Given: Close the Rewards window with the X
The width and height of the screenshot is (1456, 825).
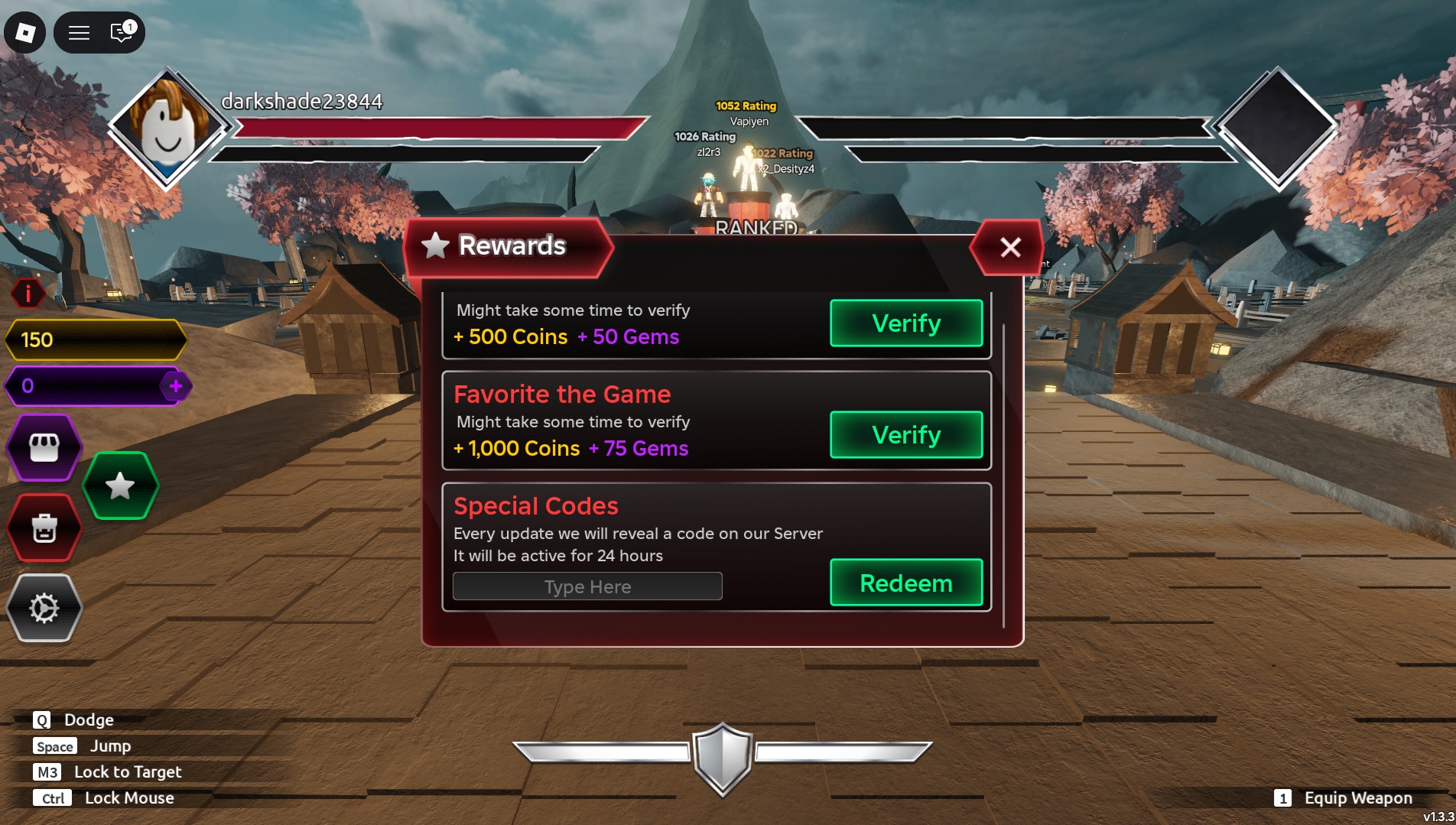Looking at the screenshot, I should pyautogui.click(x=1009, y=248).
